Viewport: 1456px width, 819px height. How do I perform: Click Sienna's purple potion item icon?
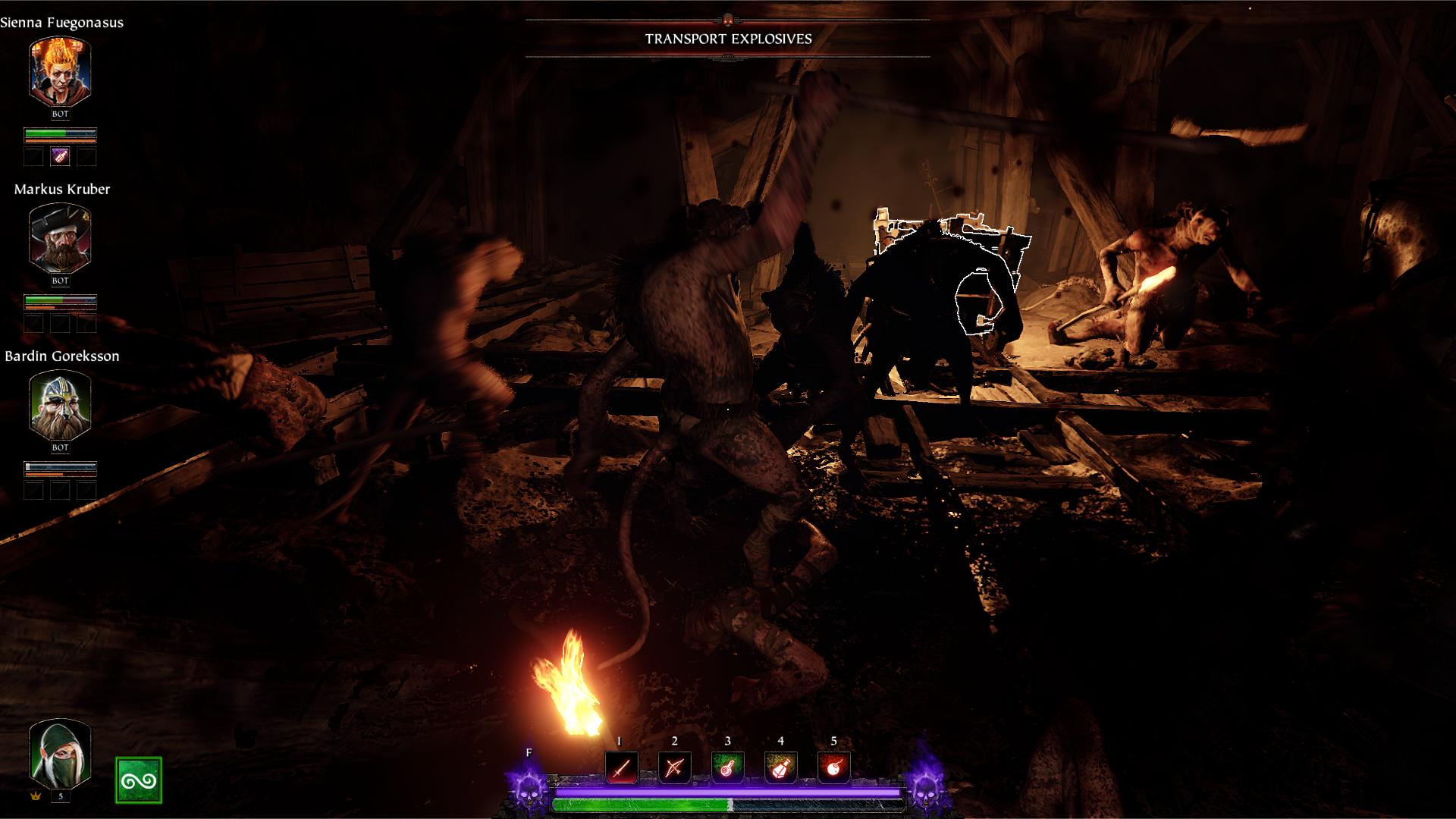(60, 157)
